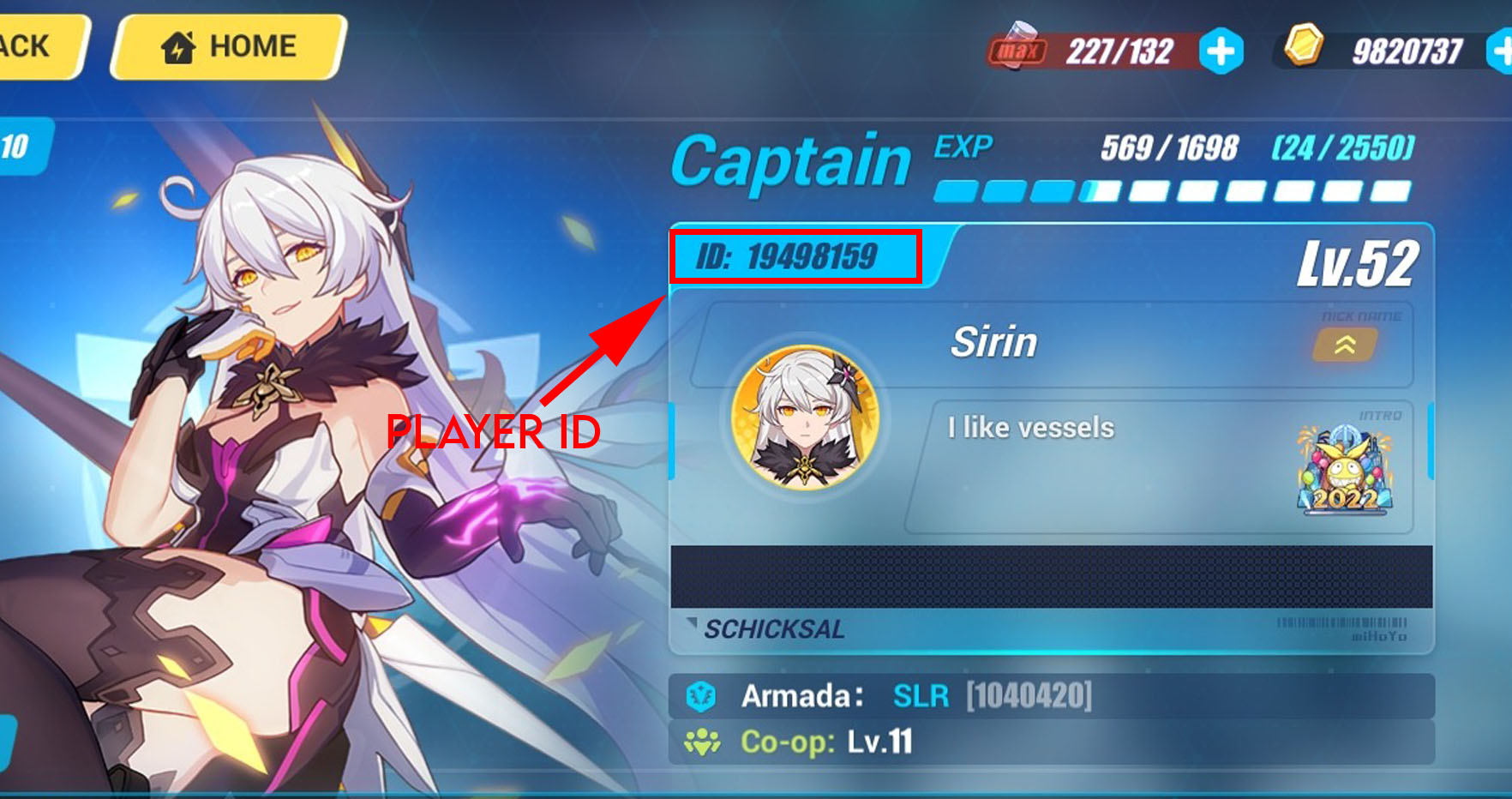
Task: Edit the Sirin nickname field
Action: pos(994,343)
